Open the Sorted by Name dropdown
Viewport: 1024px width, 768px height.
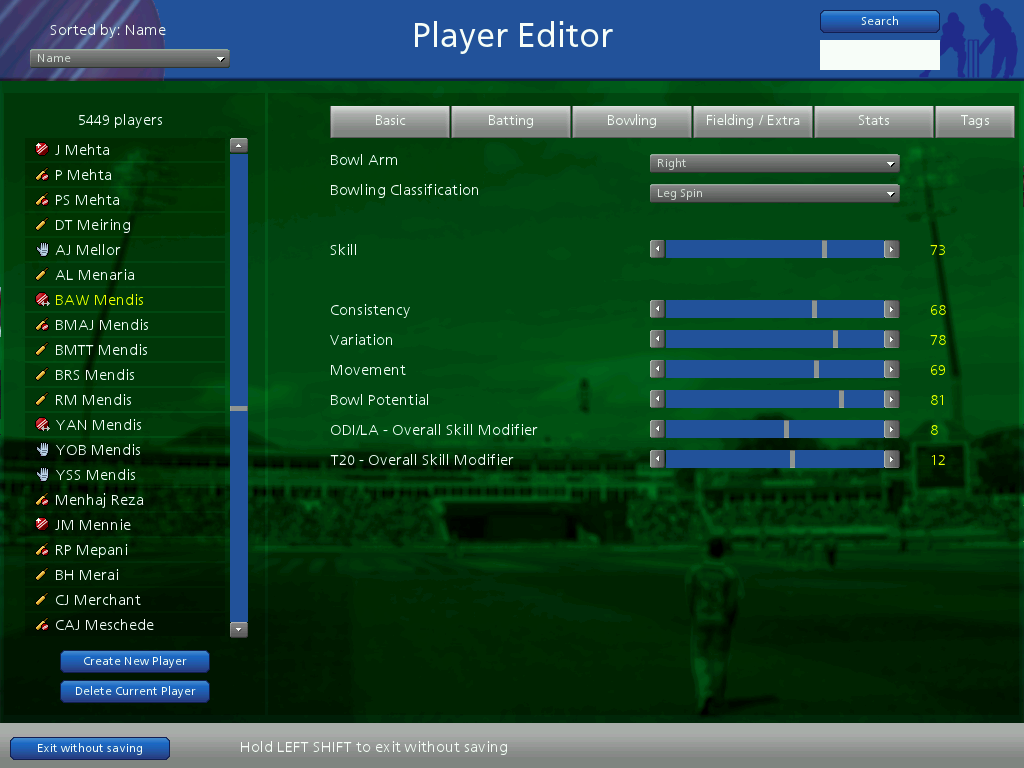point(130,59)
